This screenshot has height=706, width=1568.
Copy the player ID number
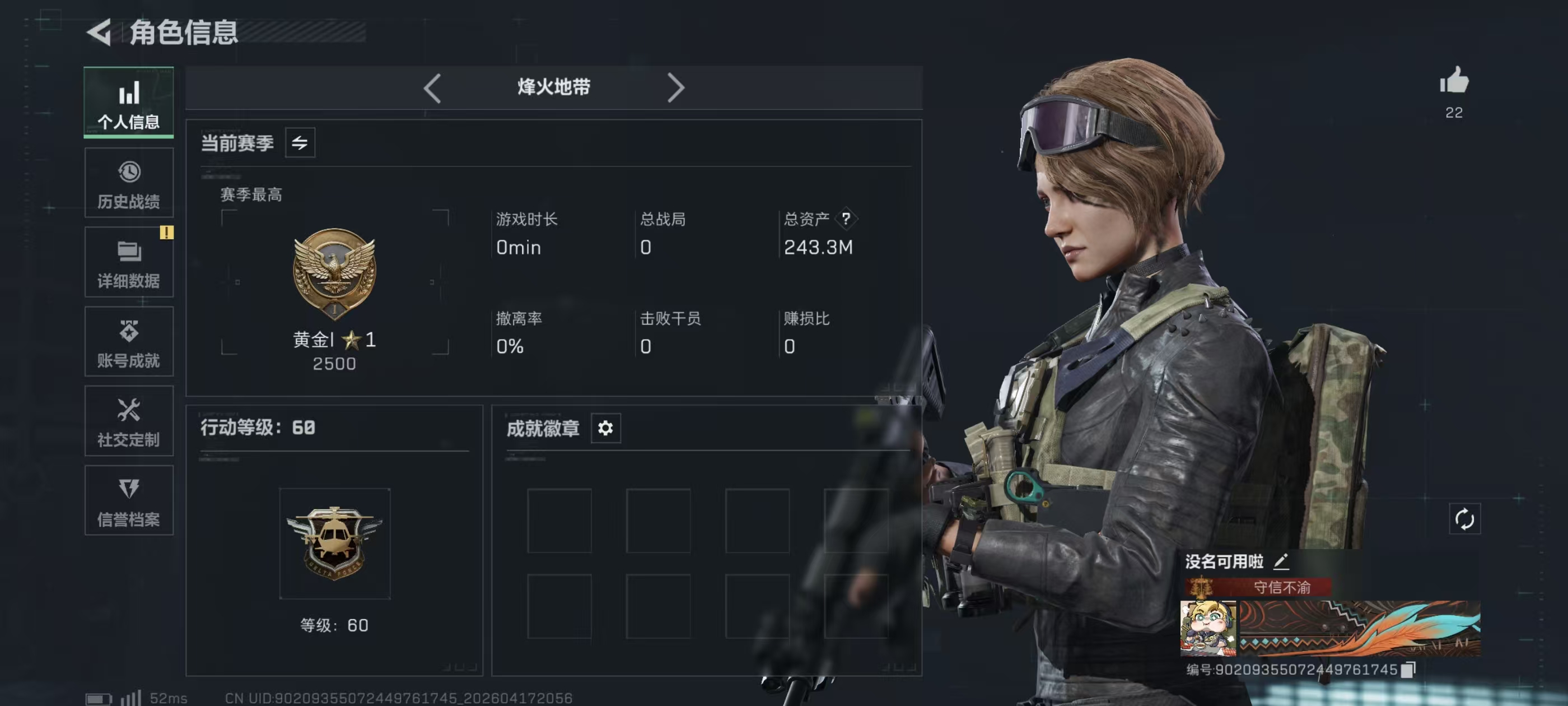pos(1407,670)
